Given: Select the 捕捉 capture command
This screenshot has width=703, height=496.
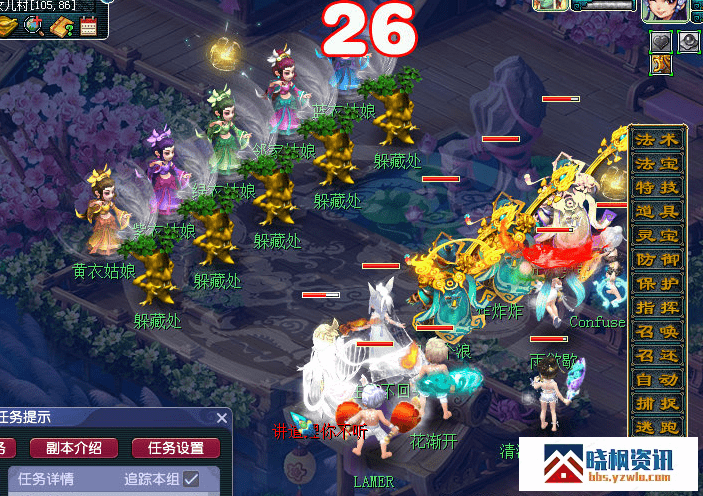Looking at the screenshot, I should point(657,403).
